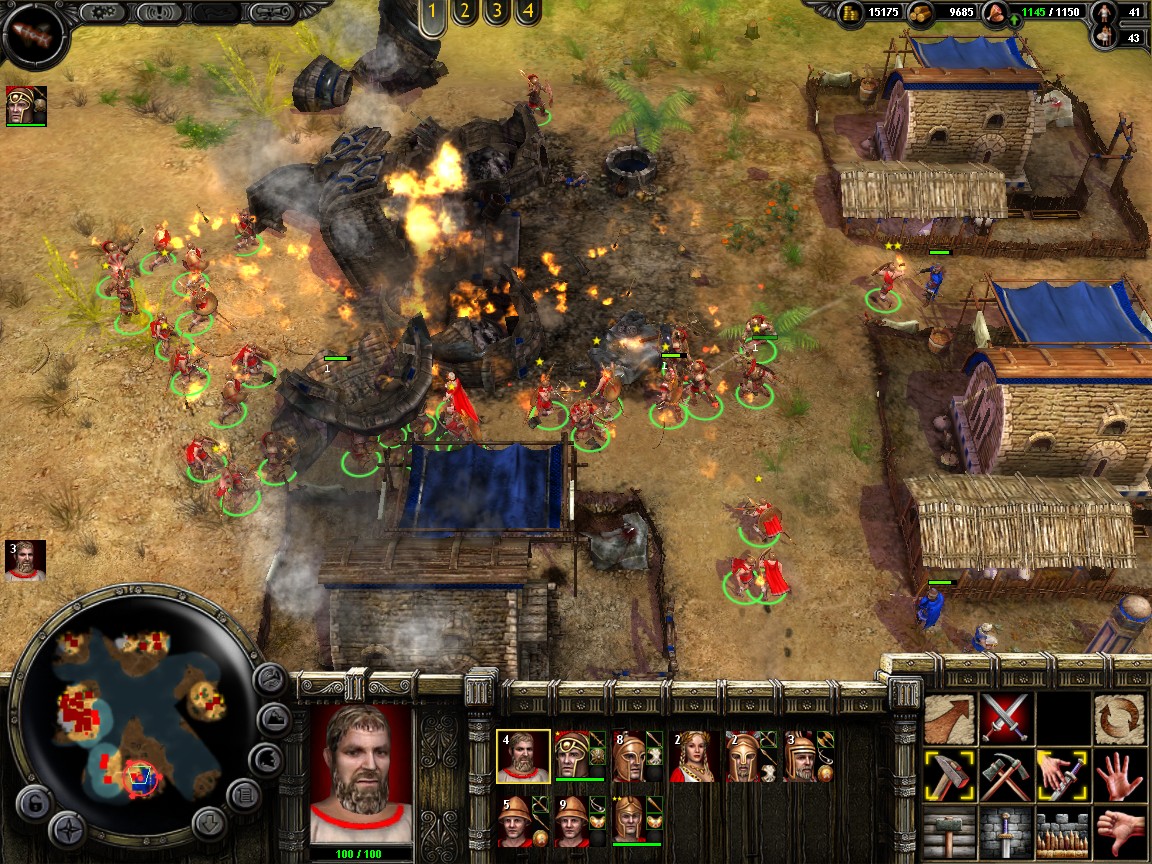Pick the blonde woman unit group
The width and height of the screenshot is (1152, 864).
(x=693, y=756)
